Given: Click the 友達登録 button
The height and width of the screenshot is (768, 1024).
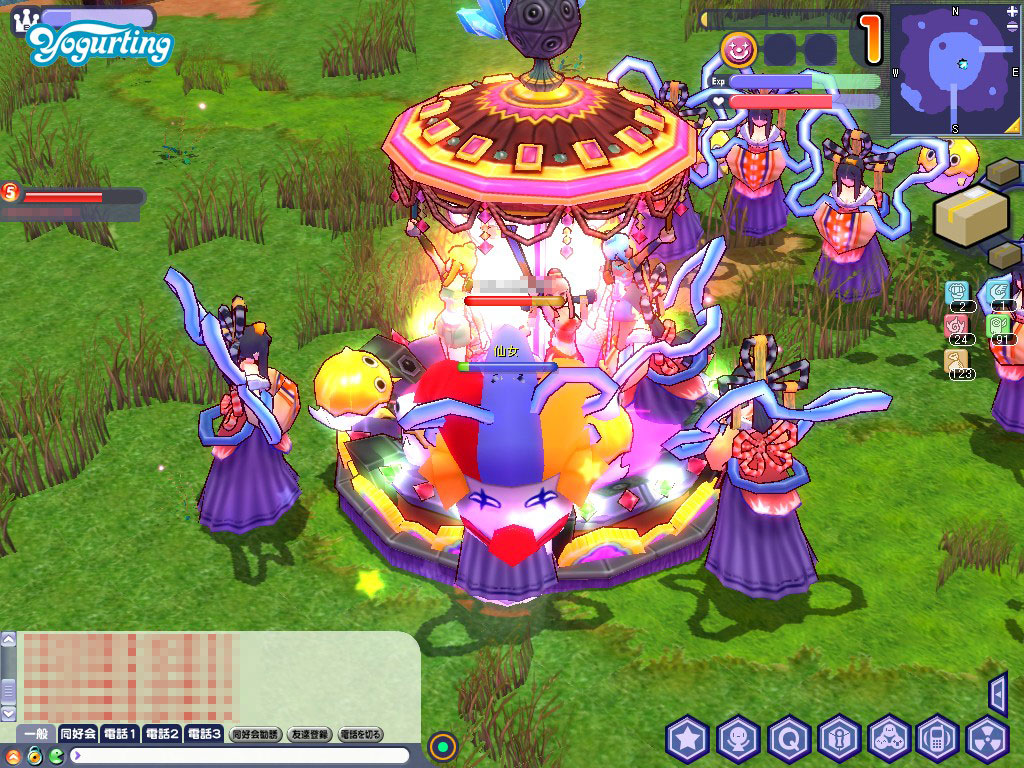Looking at the screenshot, I should coord(309,734).
